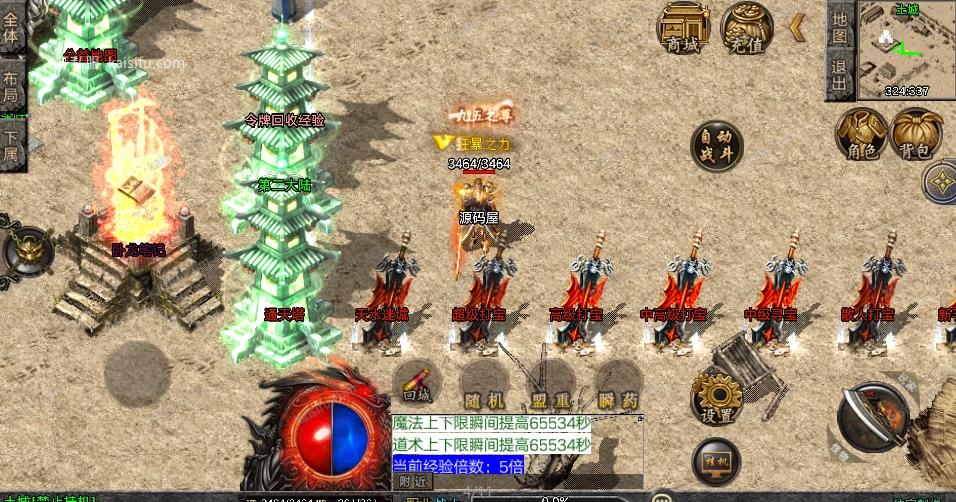The width and height of the screenshot is (956, 502).
Task: Open the 背包 backpack
Action: click(915, 133)
